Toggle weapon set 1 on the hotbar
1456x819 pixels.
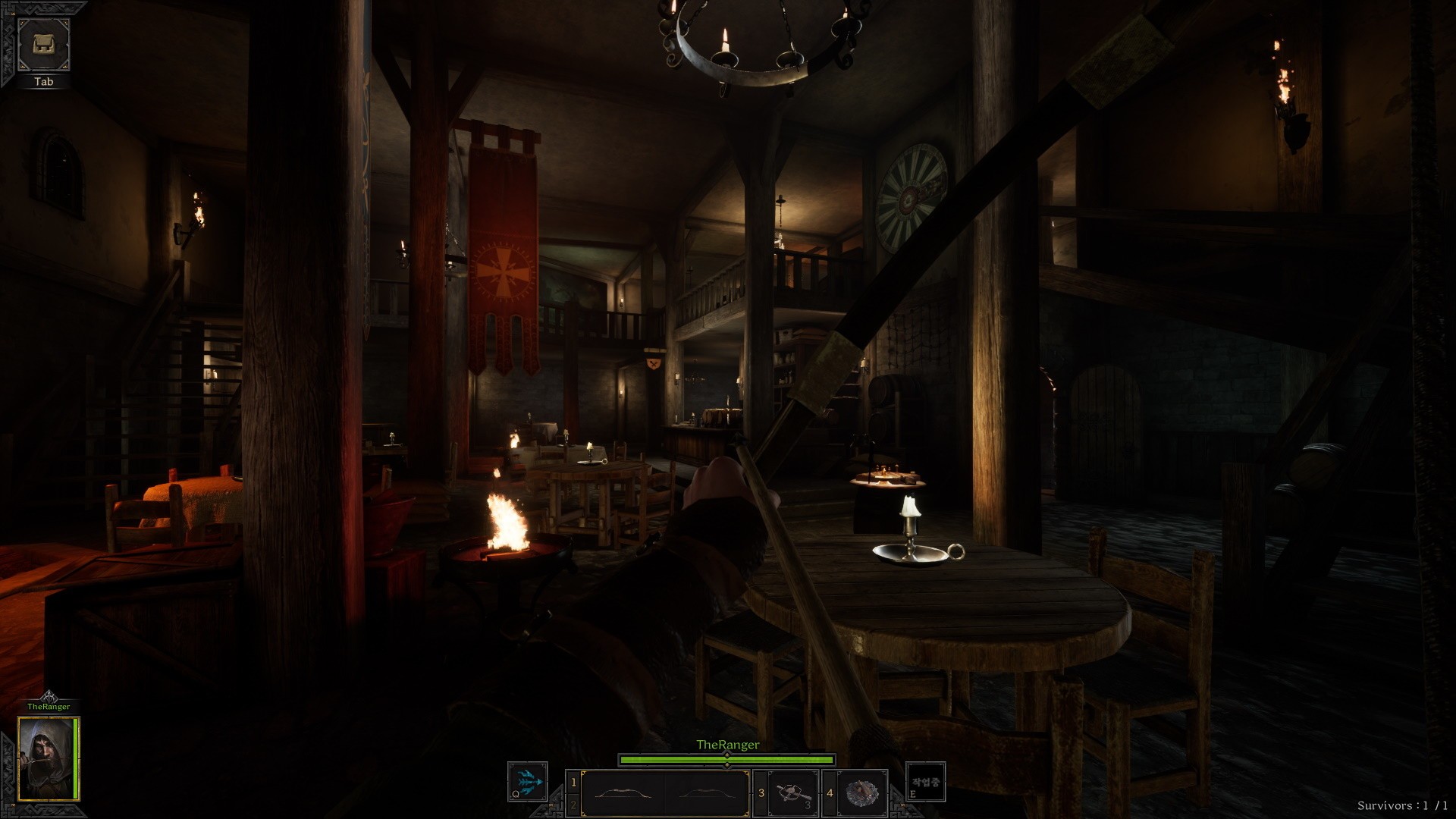pos(573,781)
